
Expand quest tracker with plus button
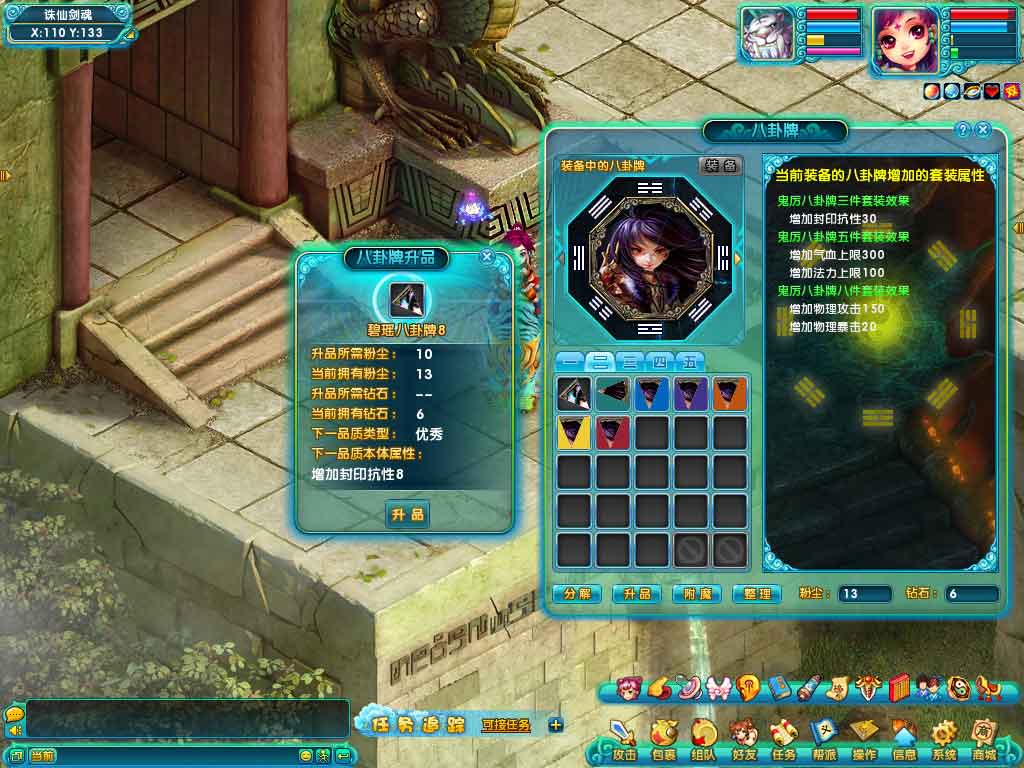pyautogui.click(x=556, y=725)
